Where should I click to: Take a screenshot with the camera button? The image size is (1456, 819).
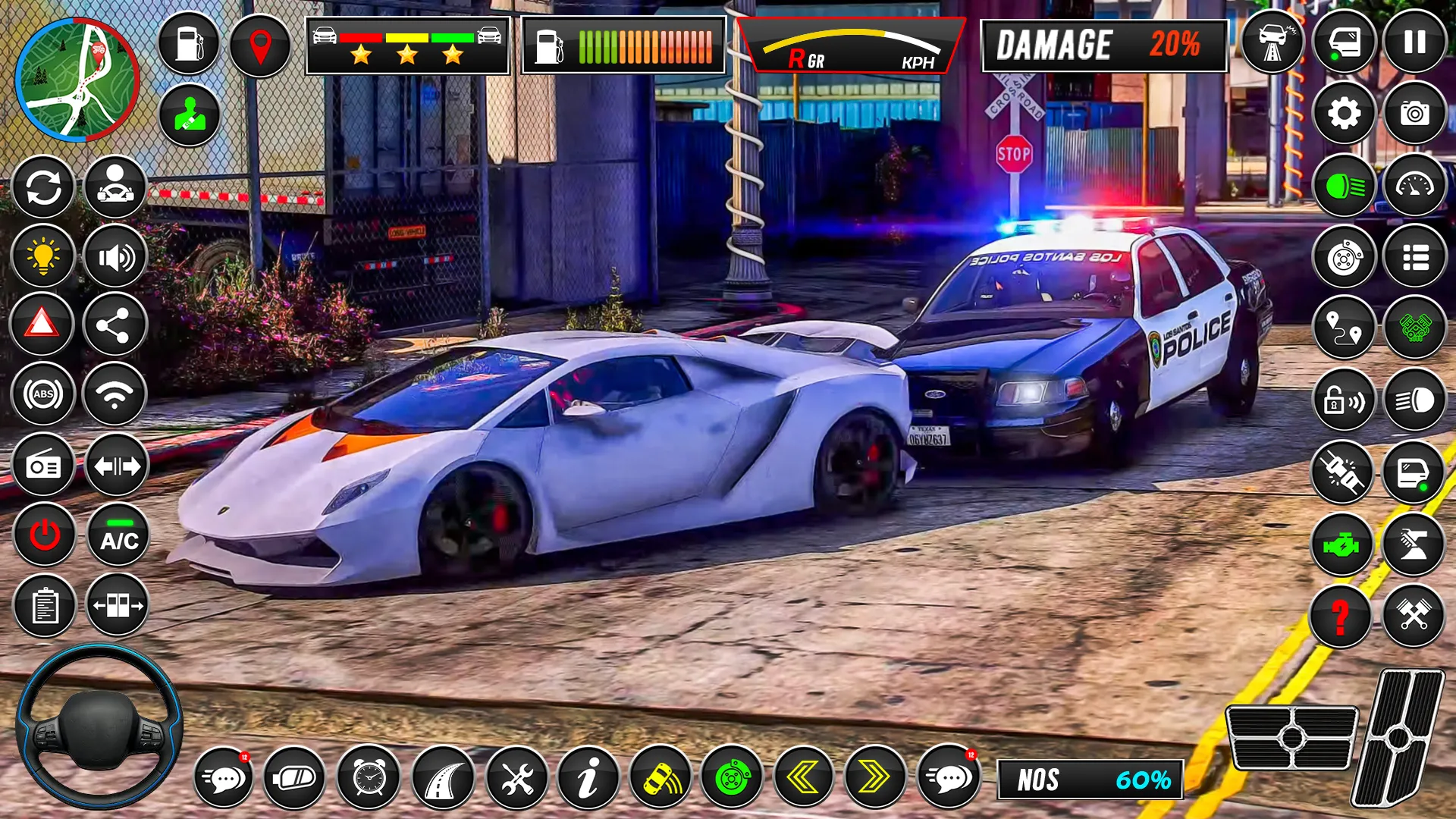pos(1414,114)
